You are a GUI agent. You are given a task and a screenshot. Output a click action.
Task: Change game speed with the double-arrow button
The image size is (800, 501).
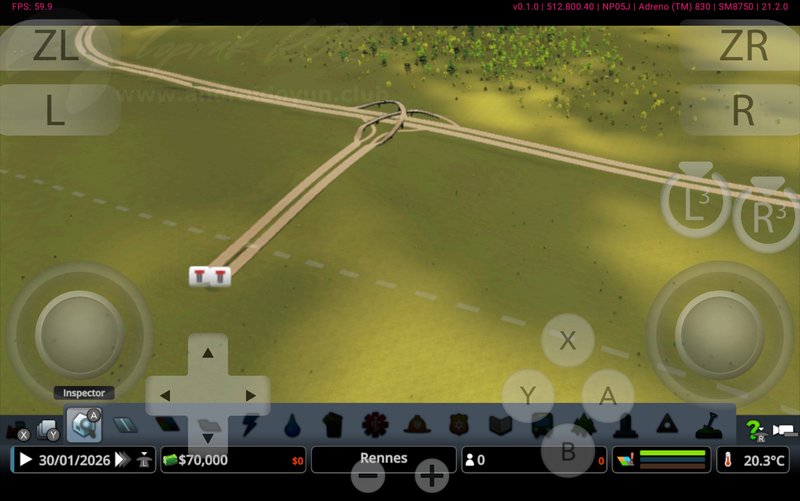click(122, 460)
